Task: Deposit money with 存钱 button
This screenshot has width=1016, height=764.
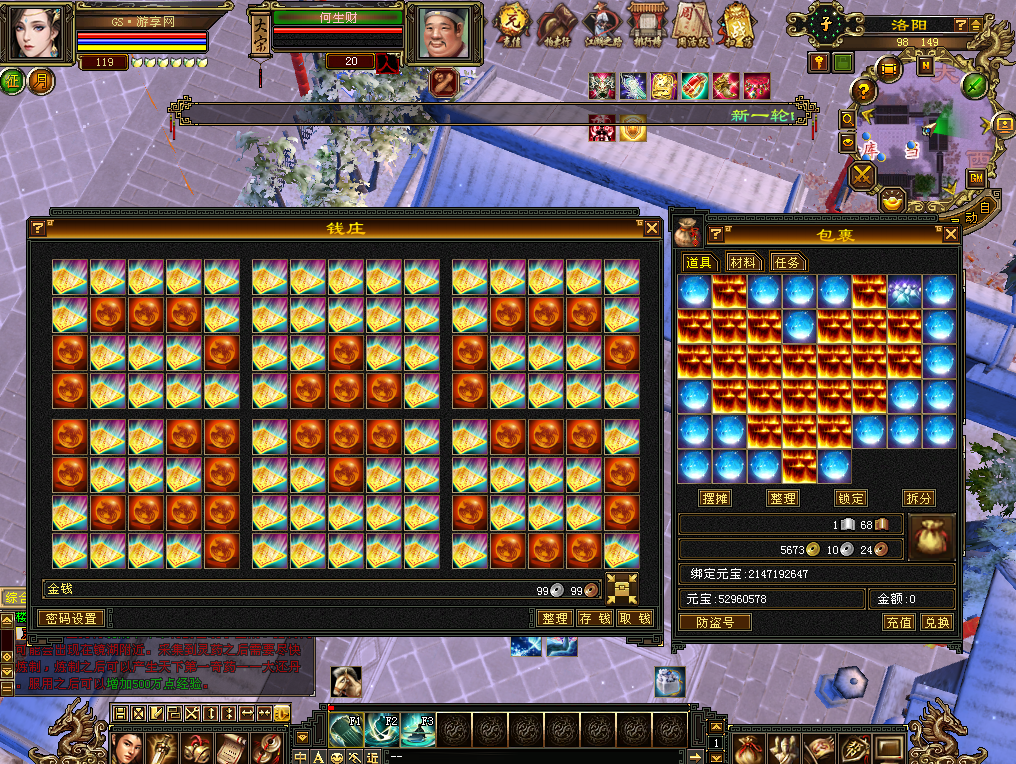Action: [x=595, y=618]
